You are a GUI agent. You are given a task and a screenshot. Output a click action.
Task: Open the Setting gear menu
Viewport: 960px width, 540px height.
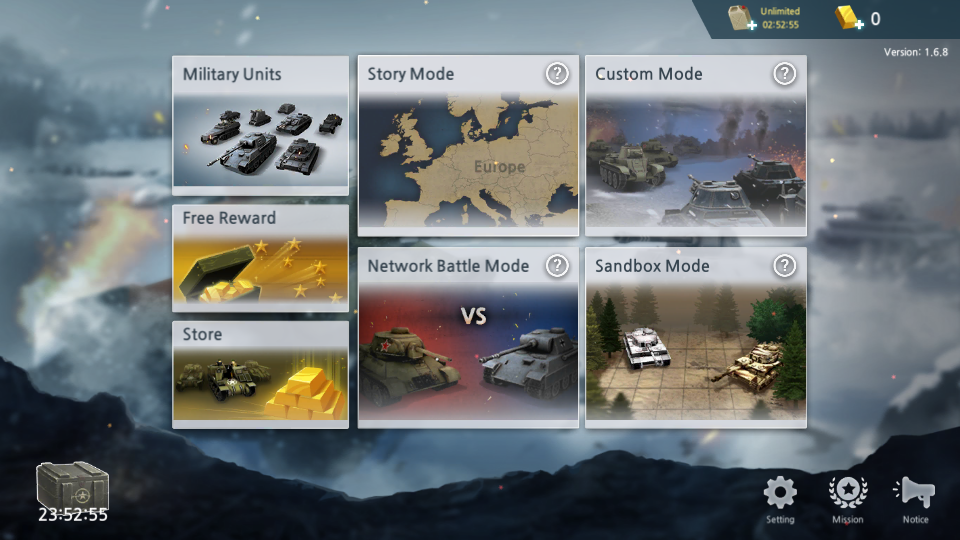[780, 497]
